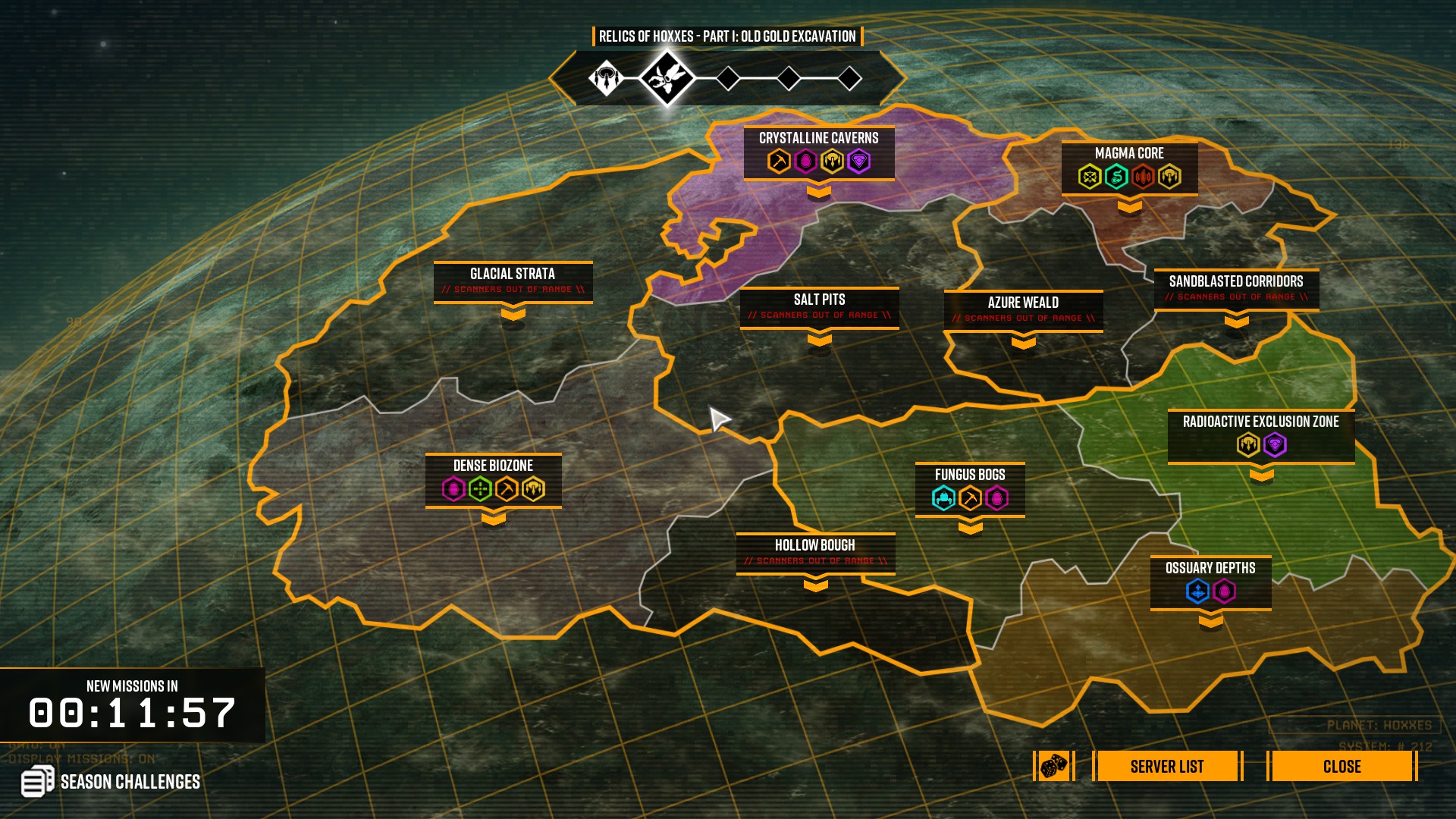The width and height of the screenshot is (1456, 819).
Task: Select the Magma Core biome label
Action: [1129, 153]
